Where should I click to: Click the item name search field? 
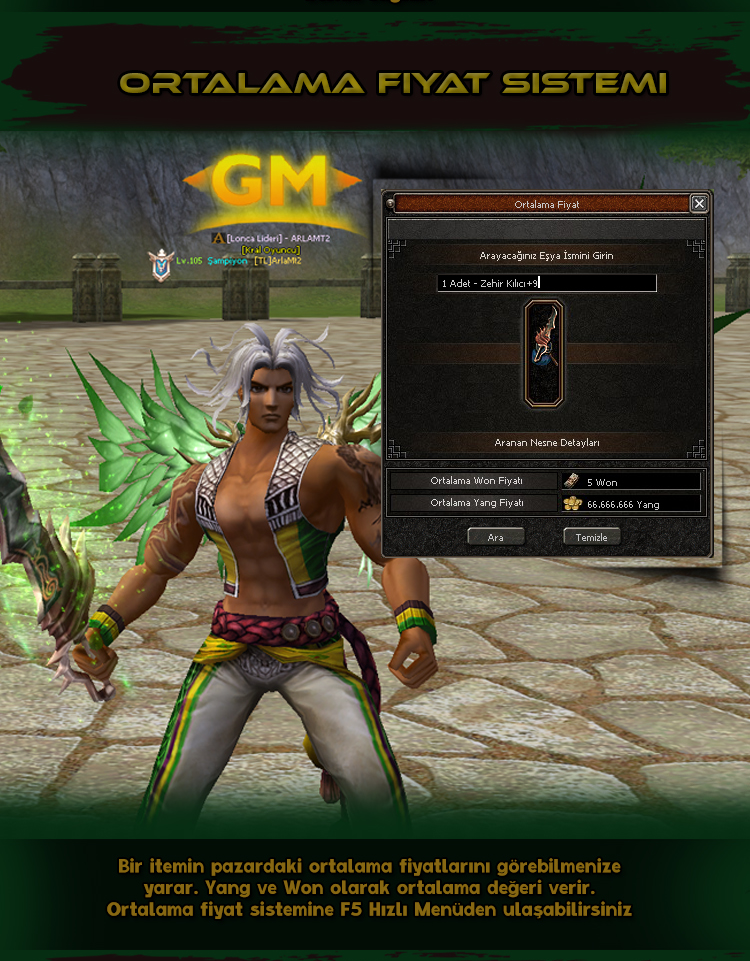547,283
